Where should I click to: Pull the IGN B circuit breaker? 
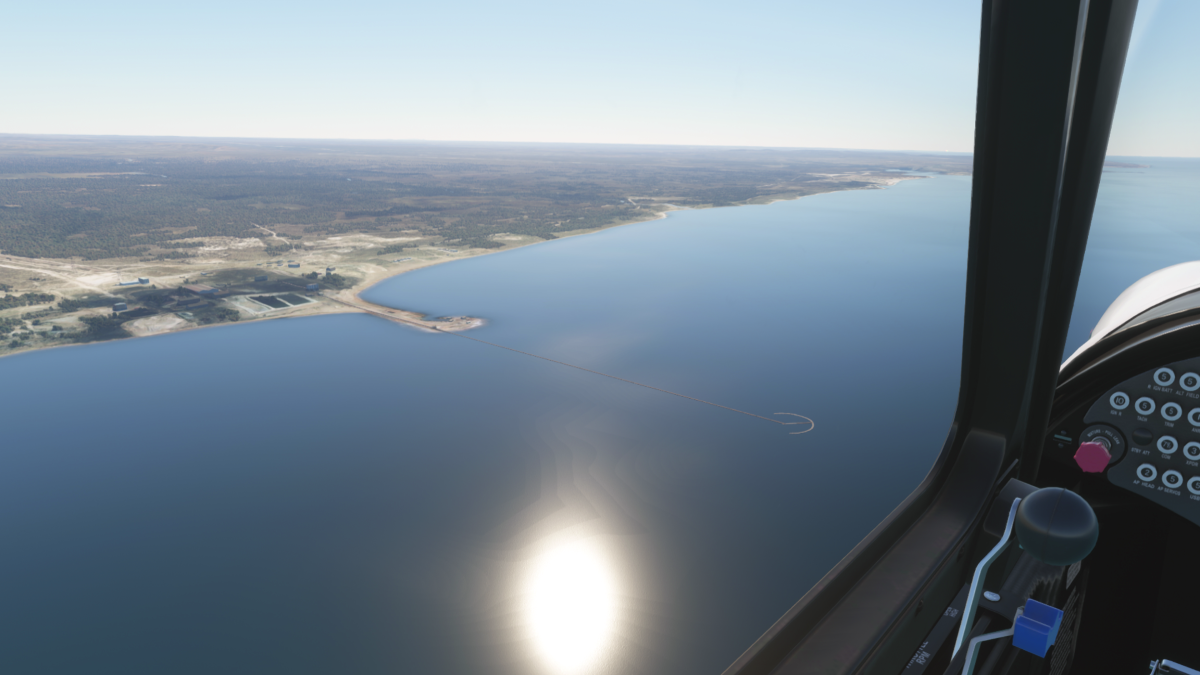pos(1119,400)
